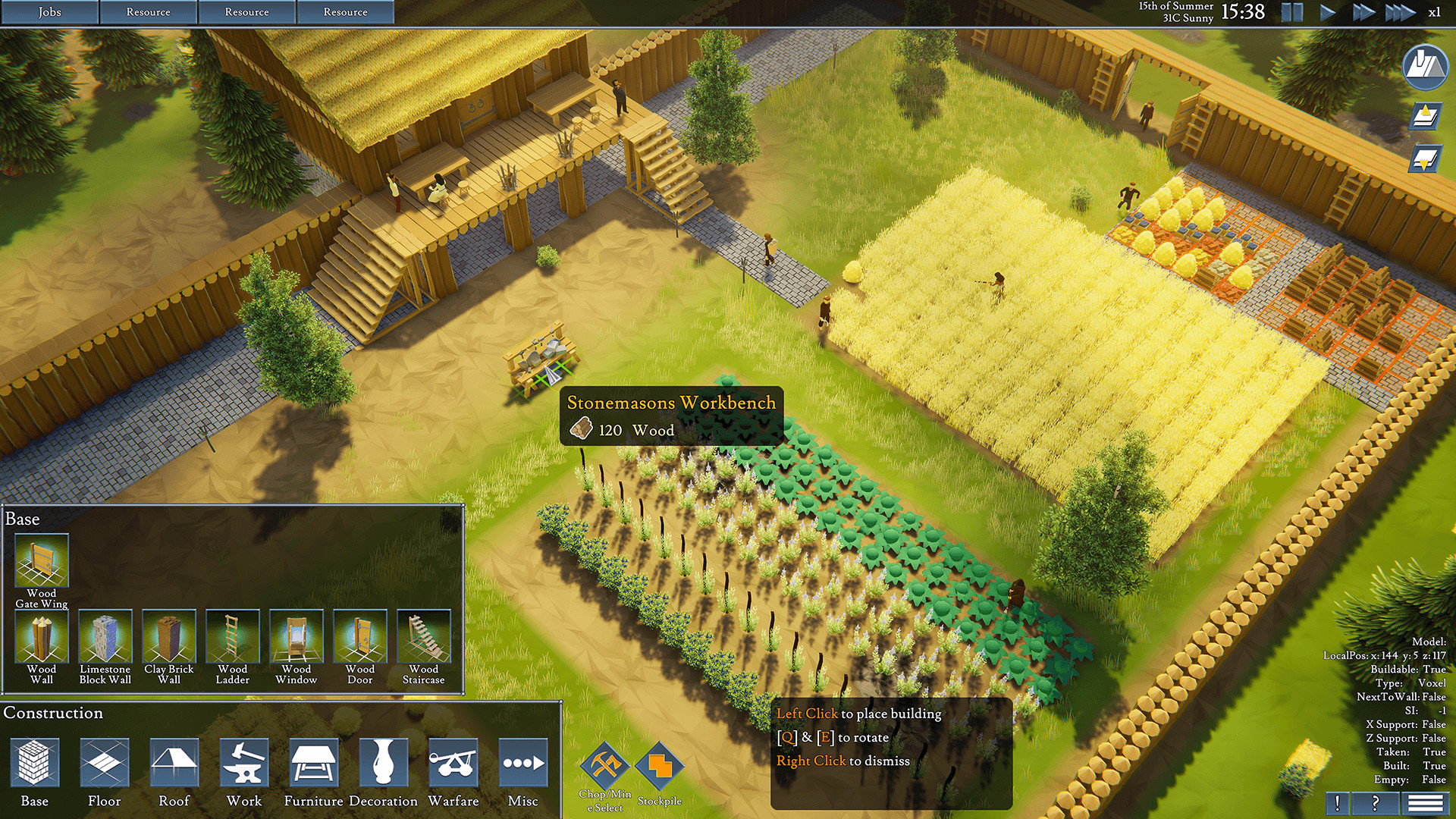This screenshot has height=819, width=1456.
Task: Open the first Resource menu
Action: pyautogui.click(x=149, y=12)
